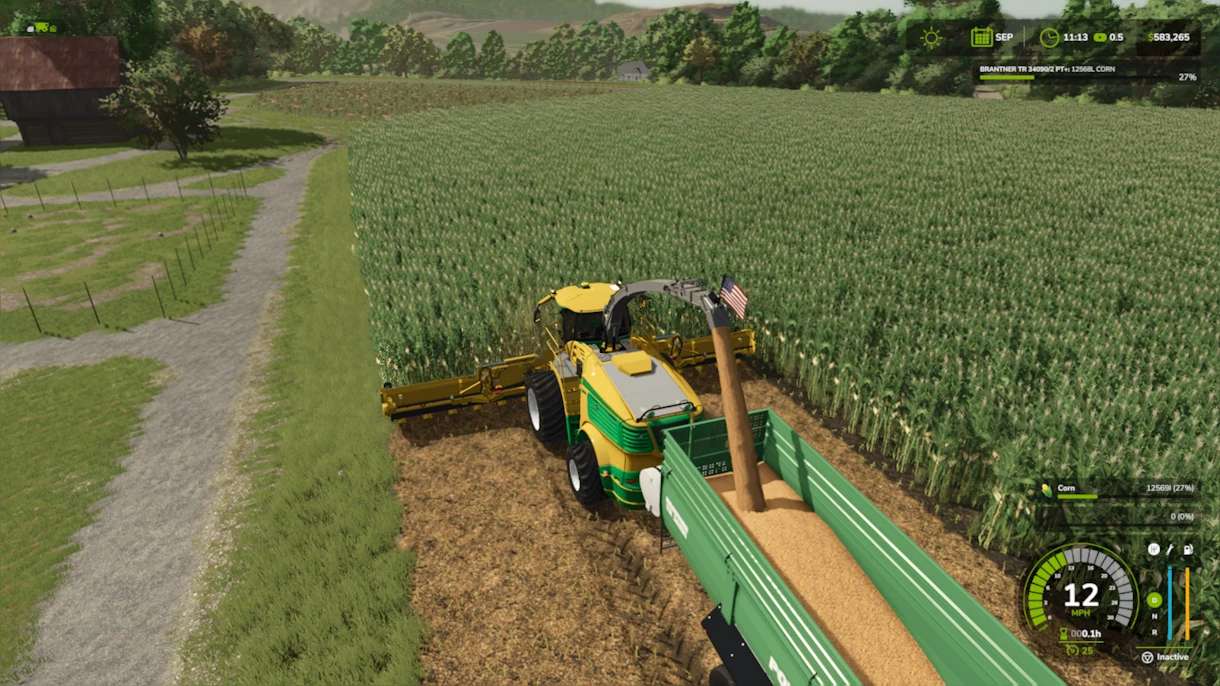Choose the N neutral gear
Viewport: 1220px width, 686px height.
pos(1155,616)
